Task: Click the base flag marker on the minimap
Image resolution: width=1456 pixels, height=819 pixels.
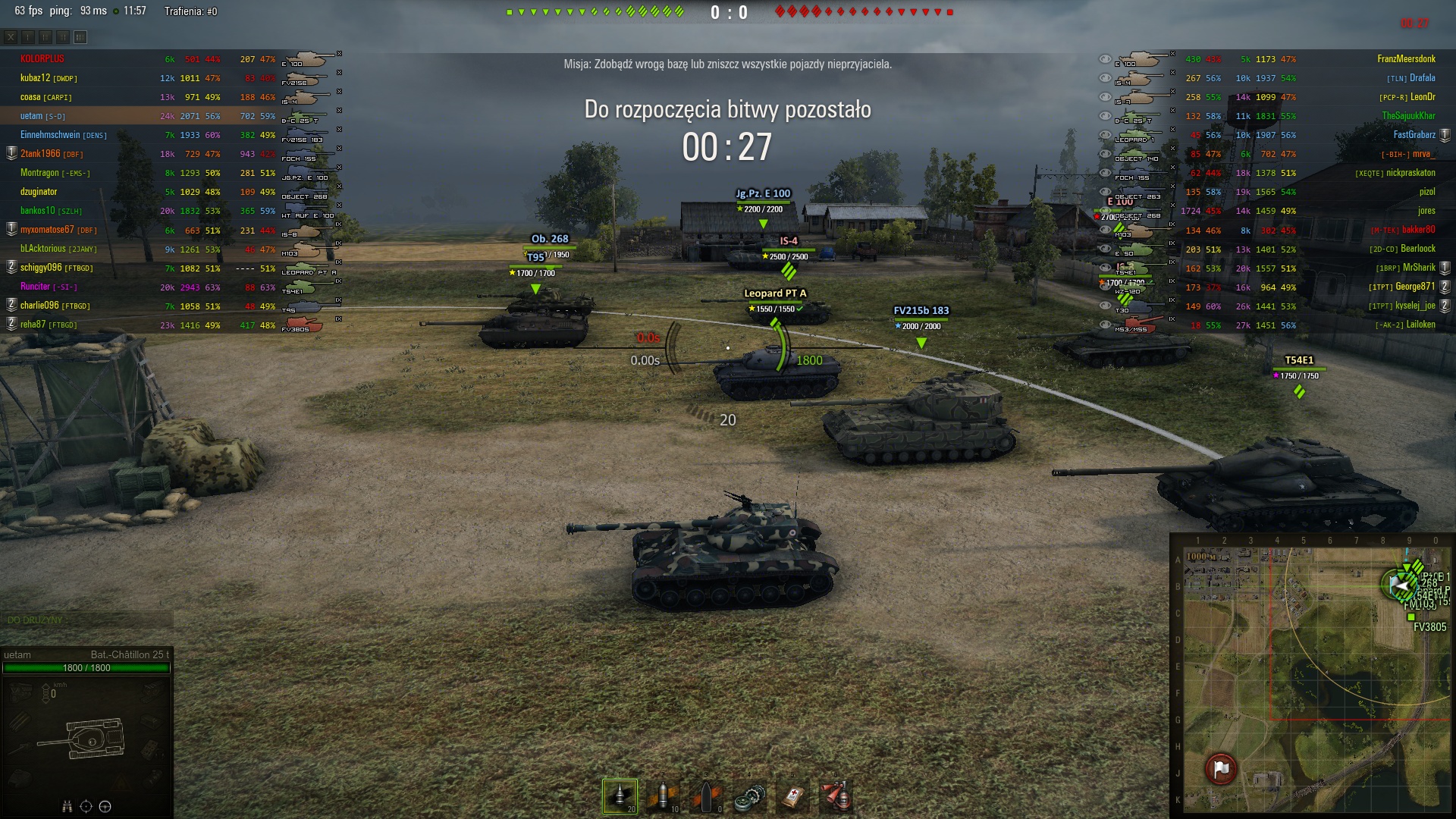Action: tap(1221, 769)
